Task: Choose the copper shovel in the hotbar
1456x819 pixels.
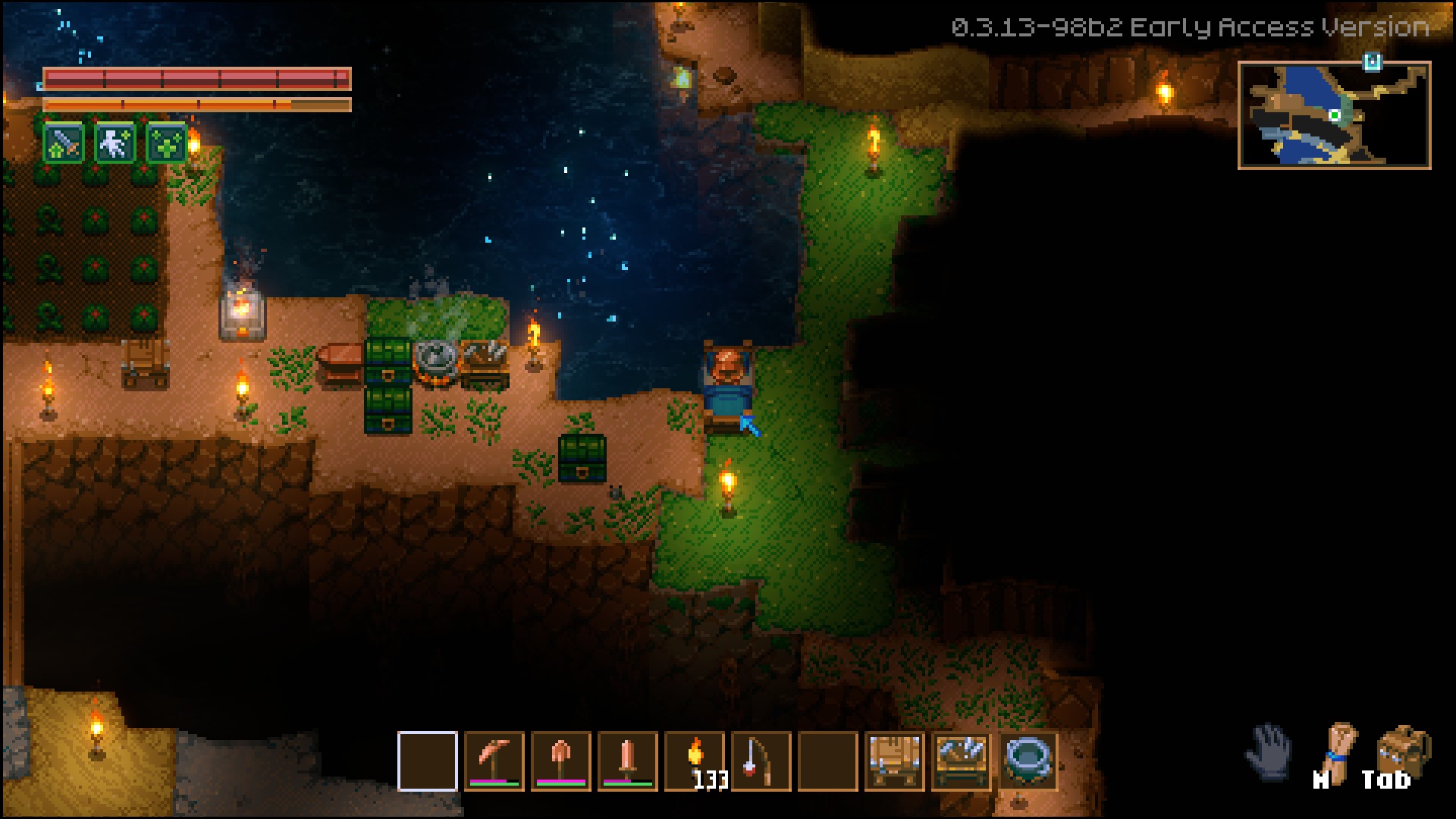Action: pyautogui.click(x=560, y=761)
